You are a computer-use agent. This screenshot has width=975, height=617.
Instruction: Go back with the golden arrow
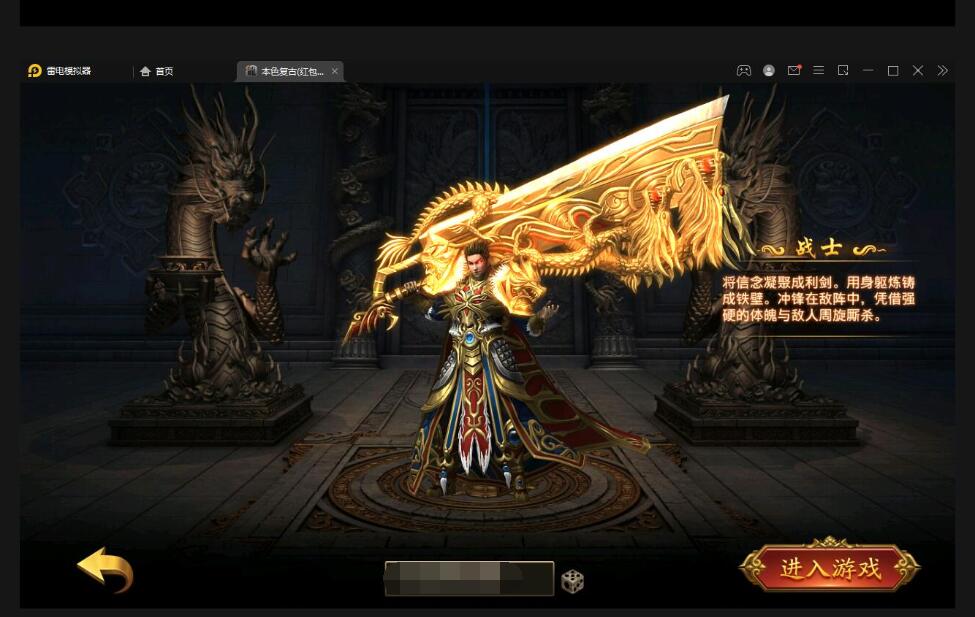(106, 570)
